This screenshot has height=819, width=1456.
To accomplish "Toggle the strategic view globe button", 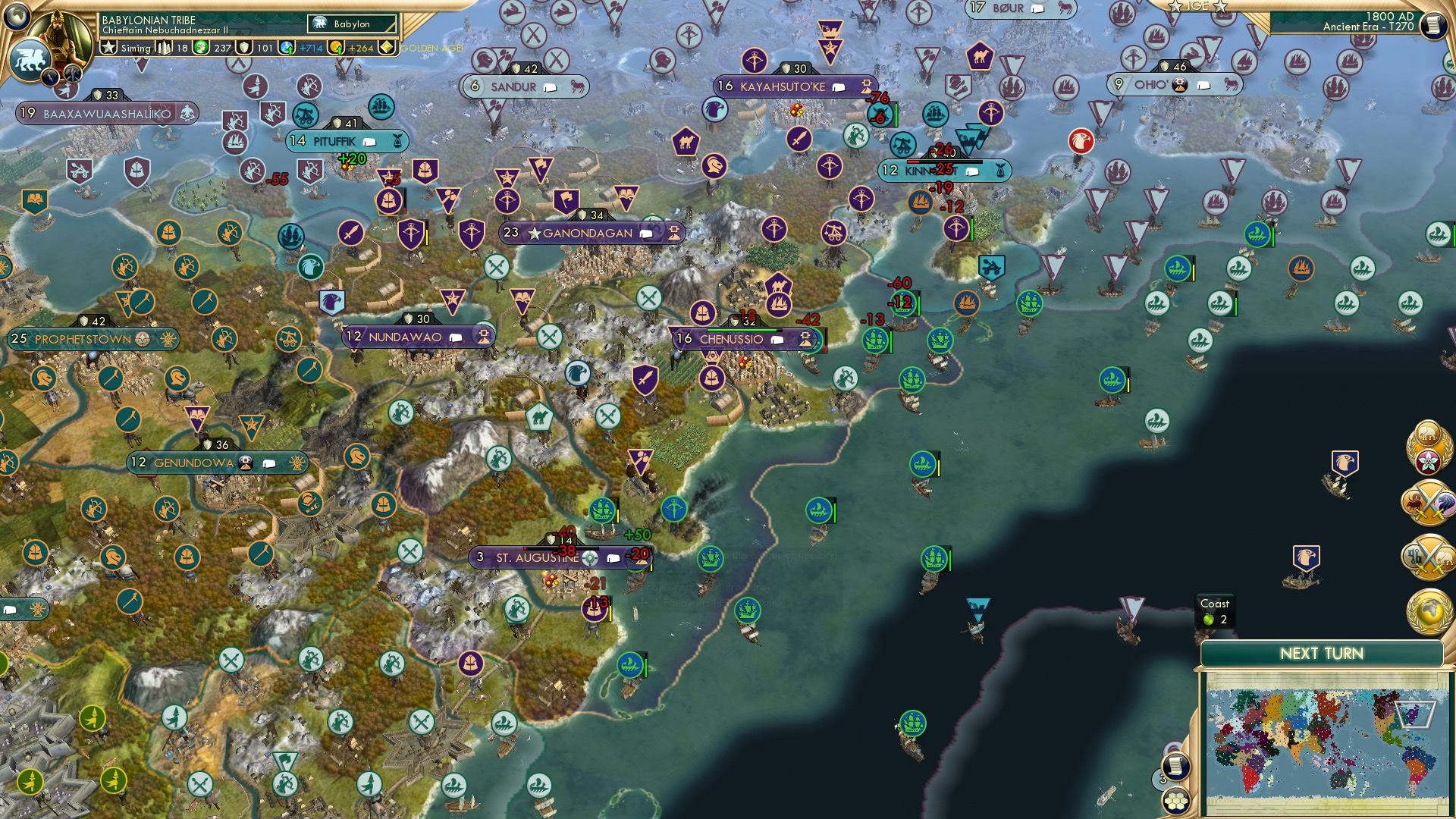I will point(17,17).
